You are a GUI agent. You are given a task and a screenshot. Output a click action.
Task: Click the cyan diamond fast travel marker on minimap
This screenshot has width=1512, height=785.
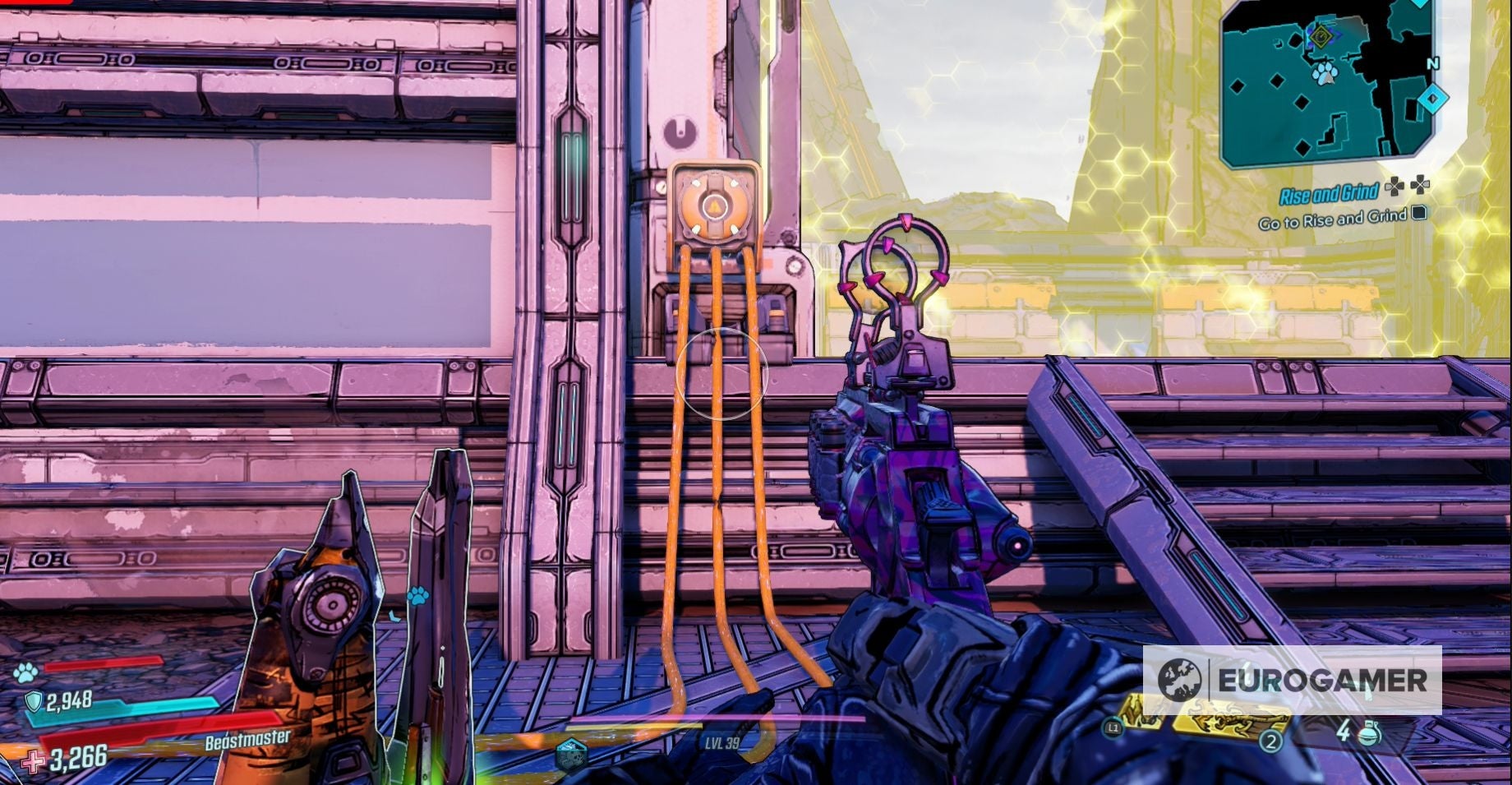[1433, 98]
